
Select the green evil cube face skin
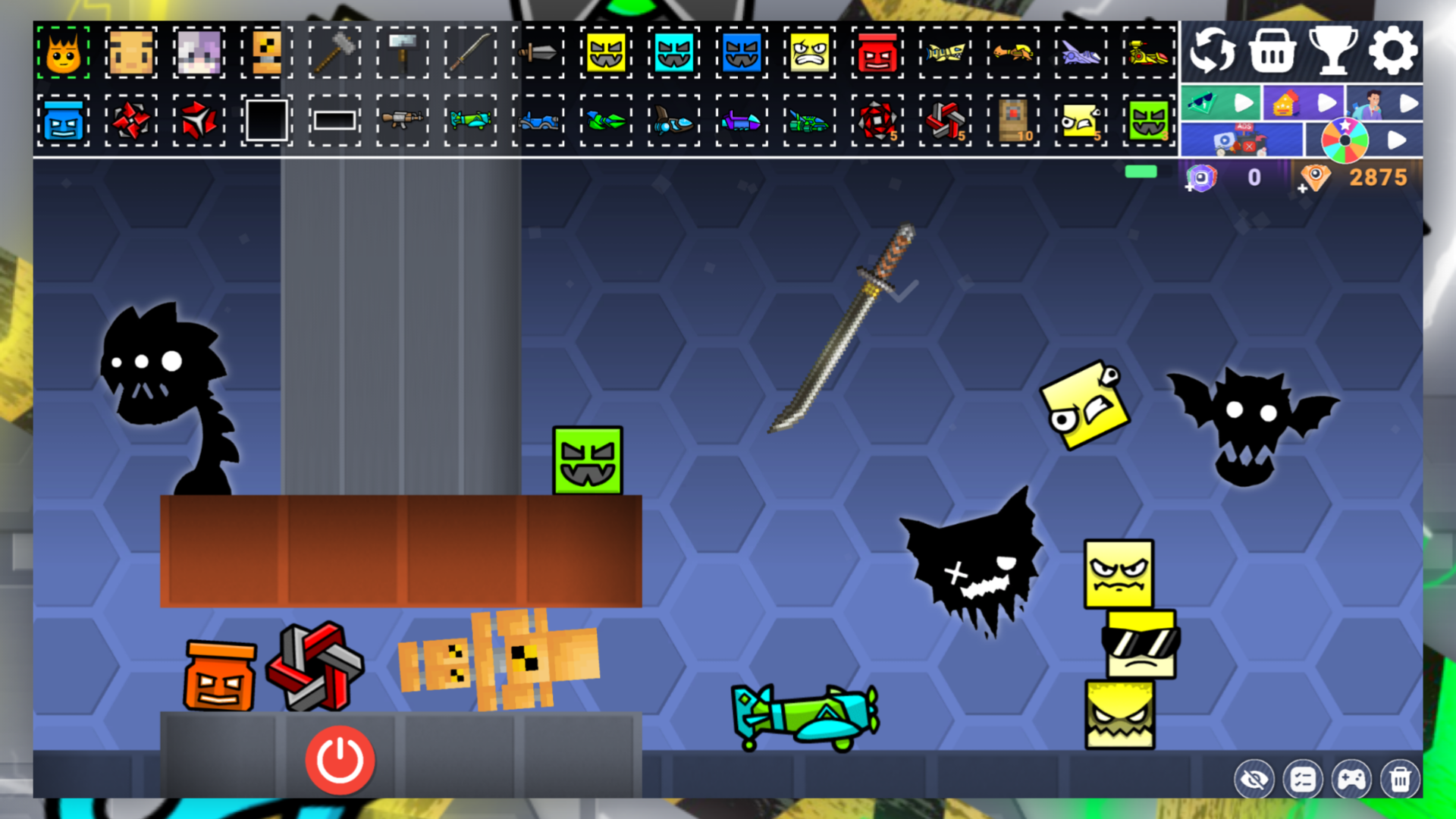1149,121
